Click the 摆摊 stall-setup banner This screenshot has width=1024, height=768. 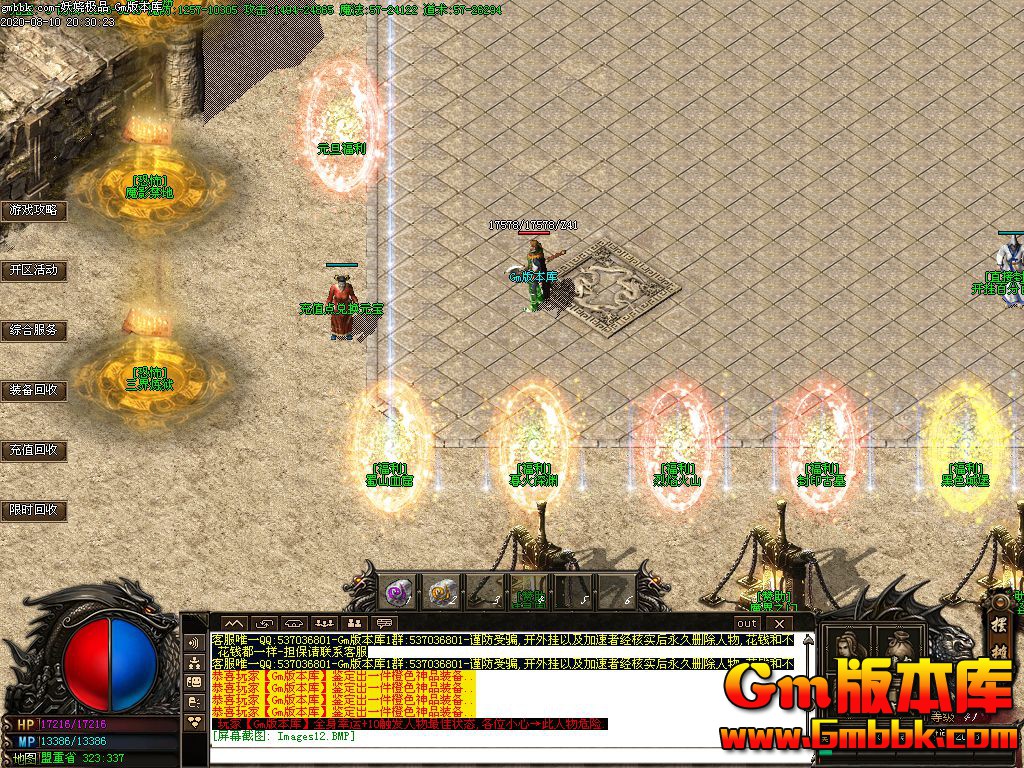point(998,634)
